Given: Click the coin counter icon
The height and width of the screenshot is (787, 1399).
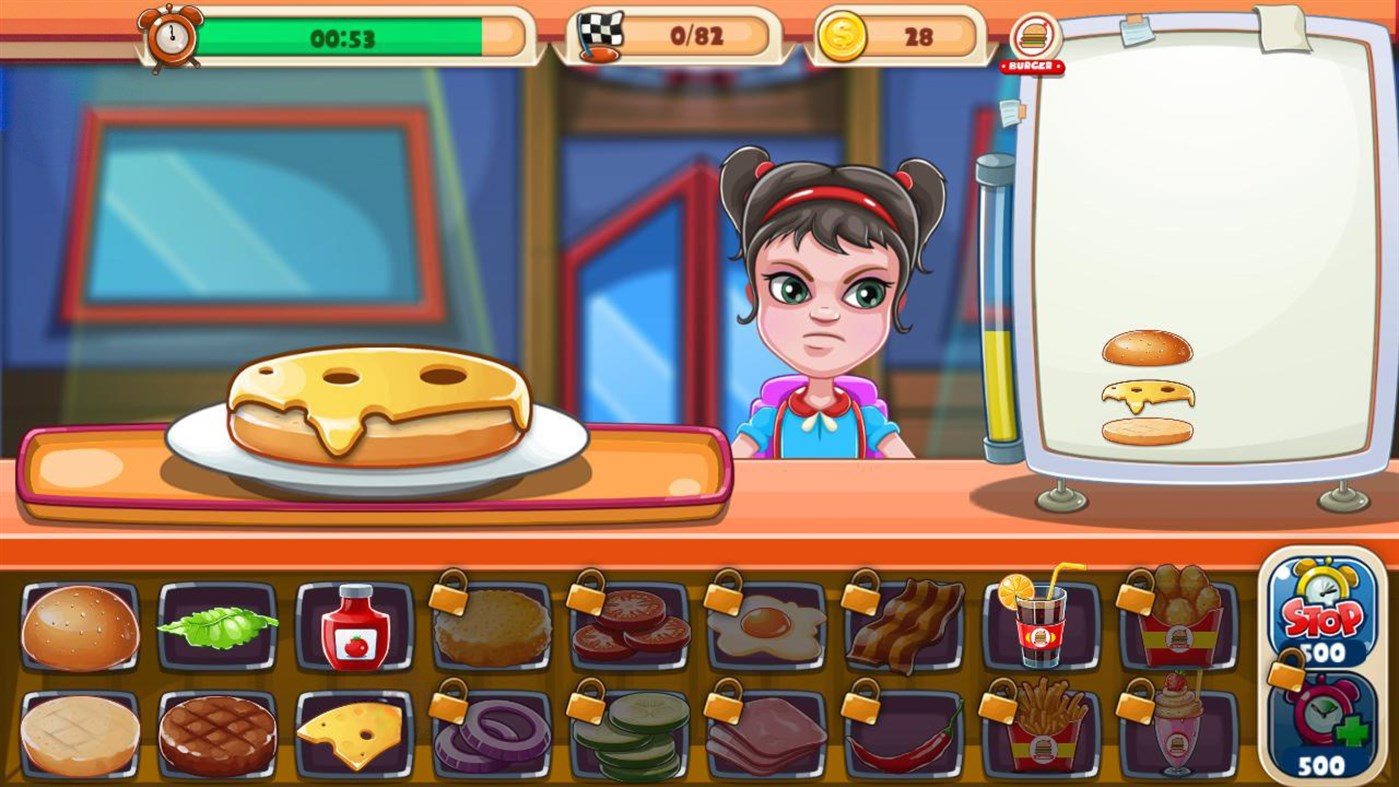Looking at the screenshot, I should click(843, 37).
